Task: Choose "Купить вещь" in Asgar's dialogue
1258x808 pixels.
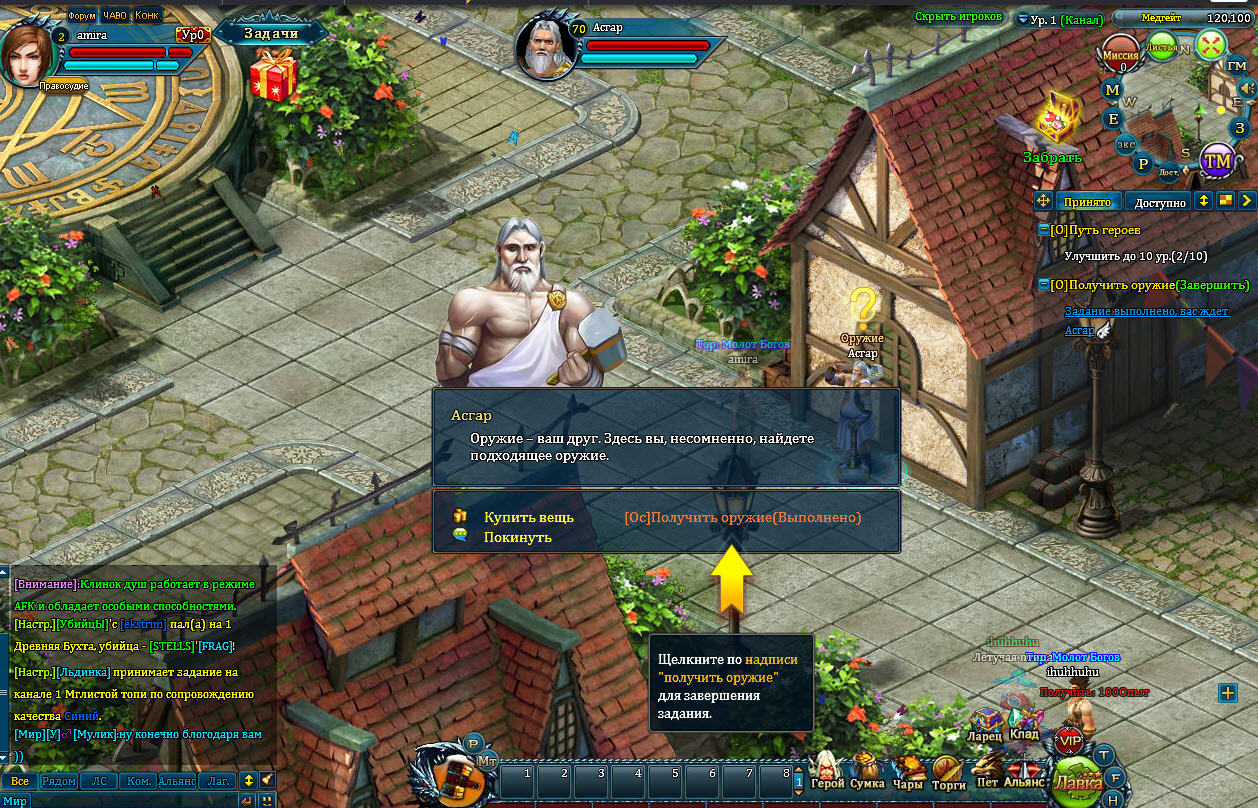Action: (528, 518)
